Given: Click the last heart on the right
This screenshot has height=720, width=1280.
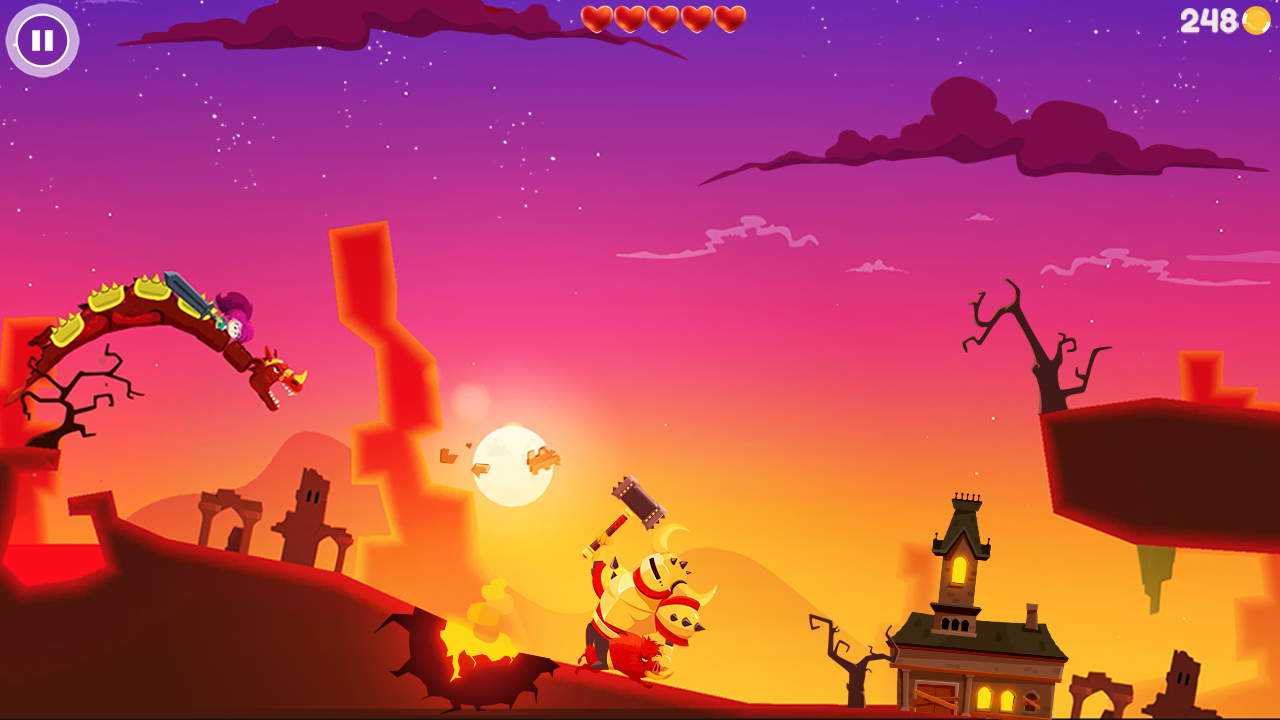Looking at the screenshot, I should pyautogui.click(x=731, y=18).
